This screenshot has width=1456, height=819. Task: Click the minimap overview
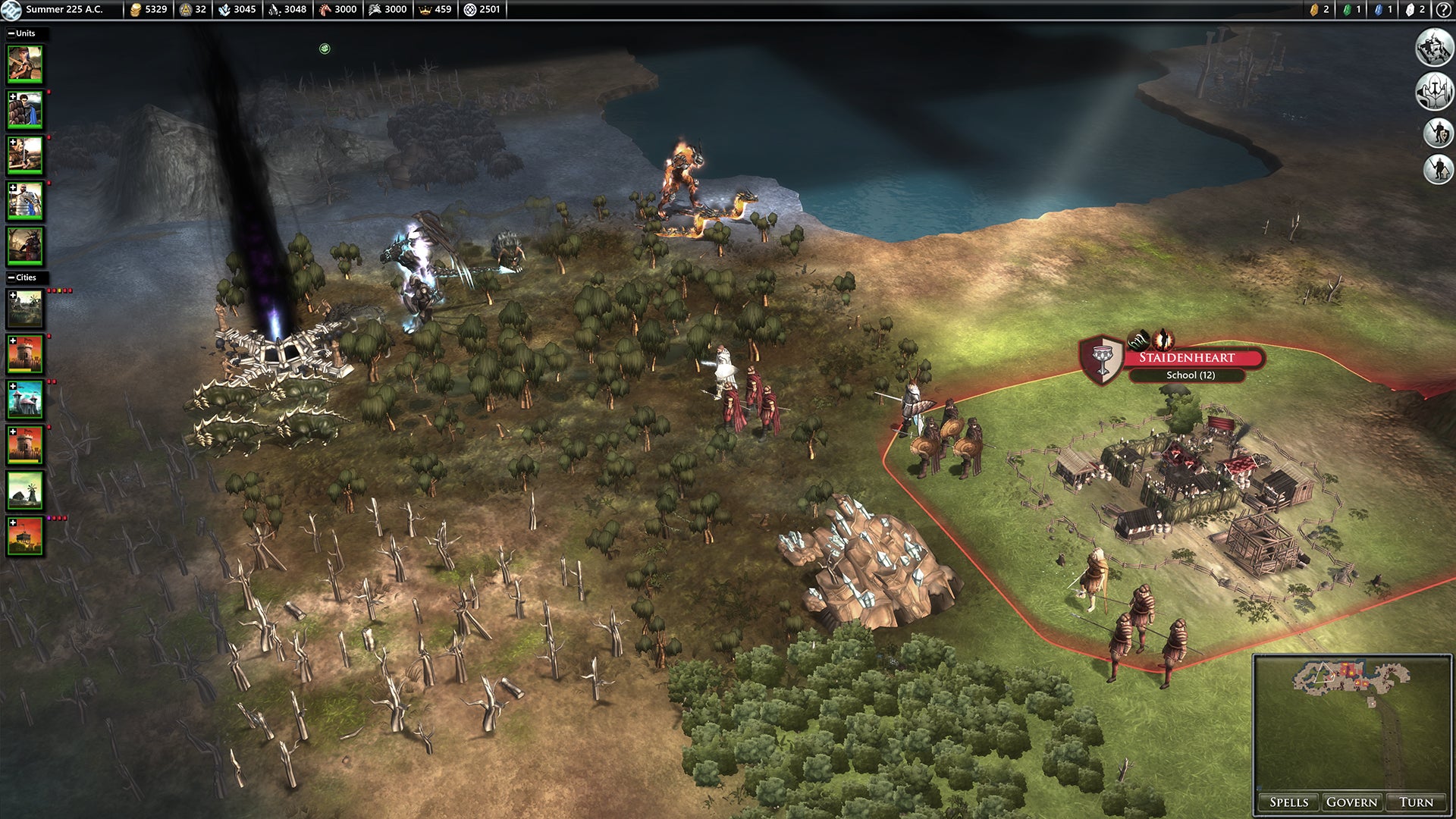pos(1351,724)
